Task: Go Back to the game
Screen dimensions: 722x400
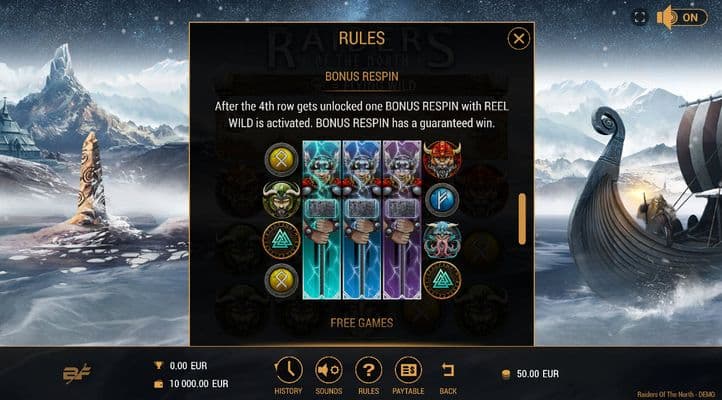Action: point(448,370)
